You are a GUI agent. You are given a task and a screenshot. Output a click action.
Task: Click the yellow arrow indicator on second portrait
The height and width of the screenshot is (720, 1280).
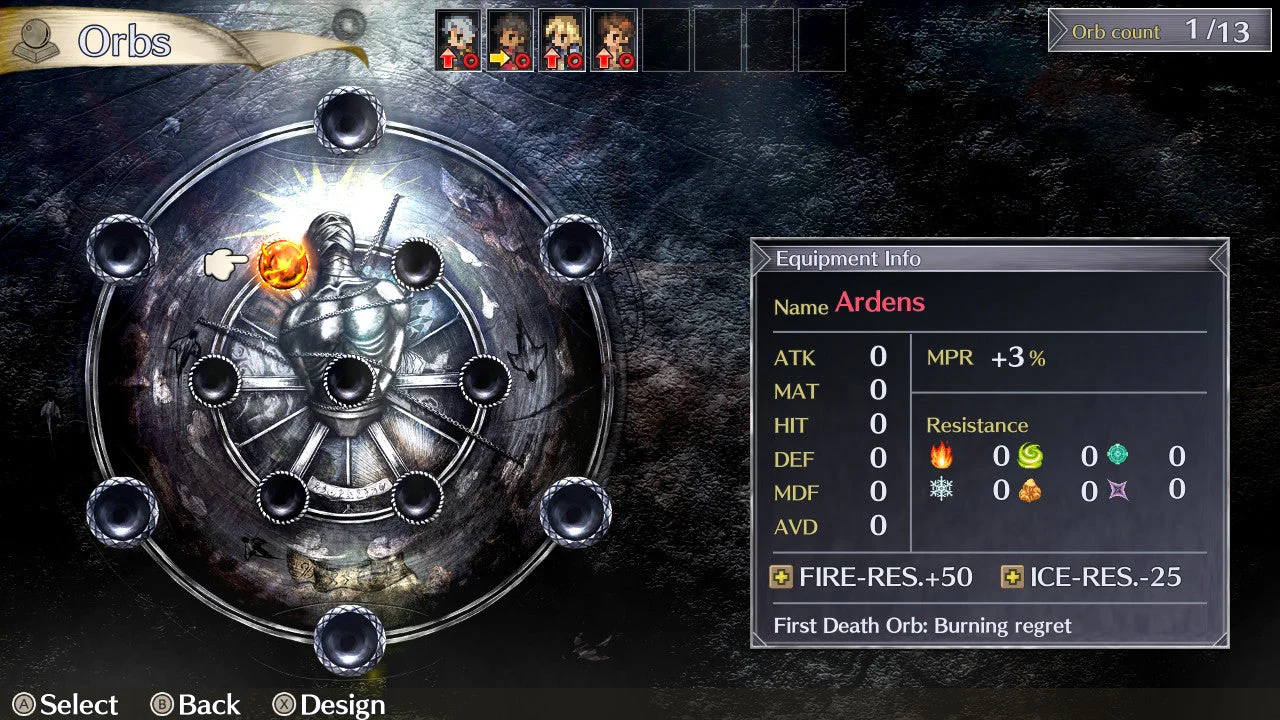pos(500,57)
